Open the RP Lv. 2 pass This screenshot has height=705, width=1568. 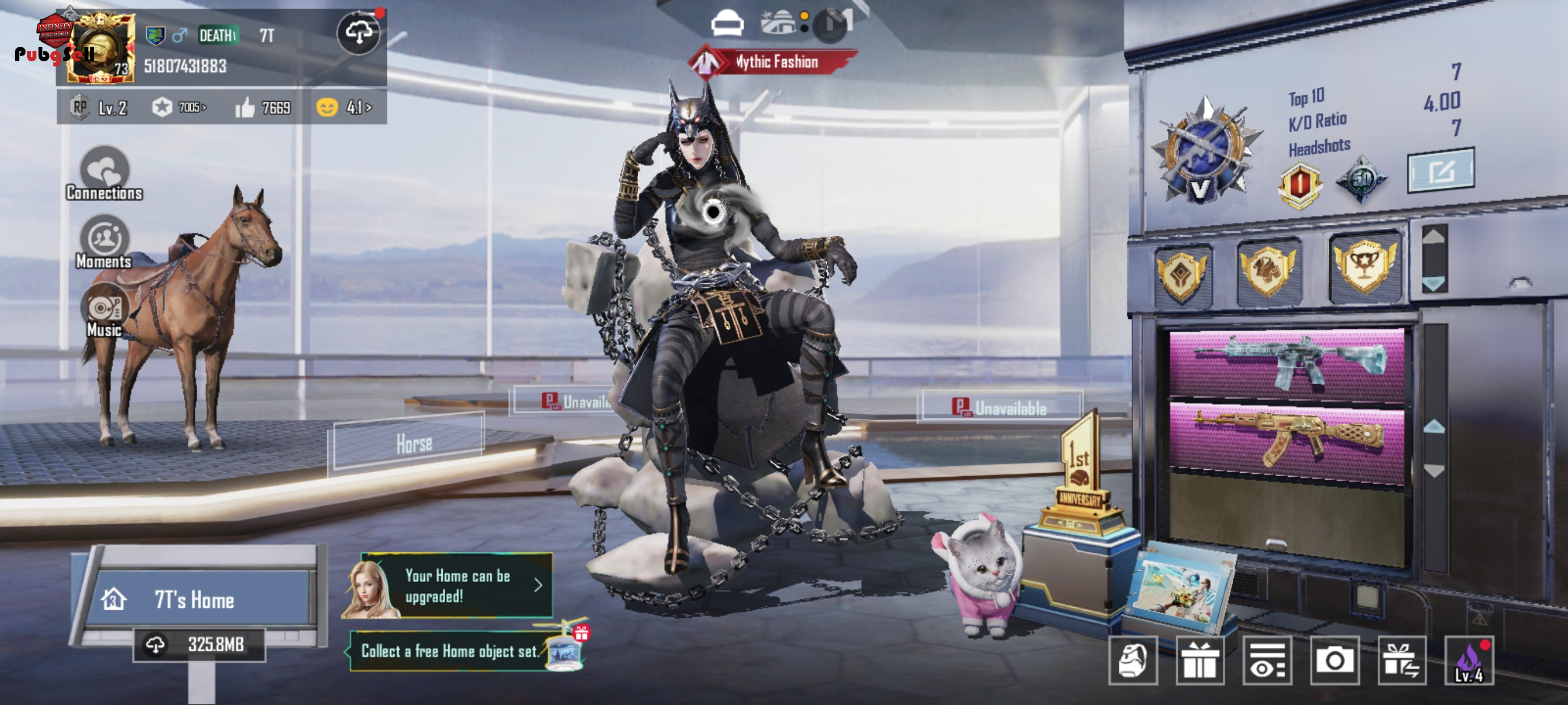pos(99,107)
